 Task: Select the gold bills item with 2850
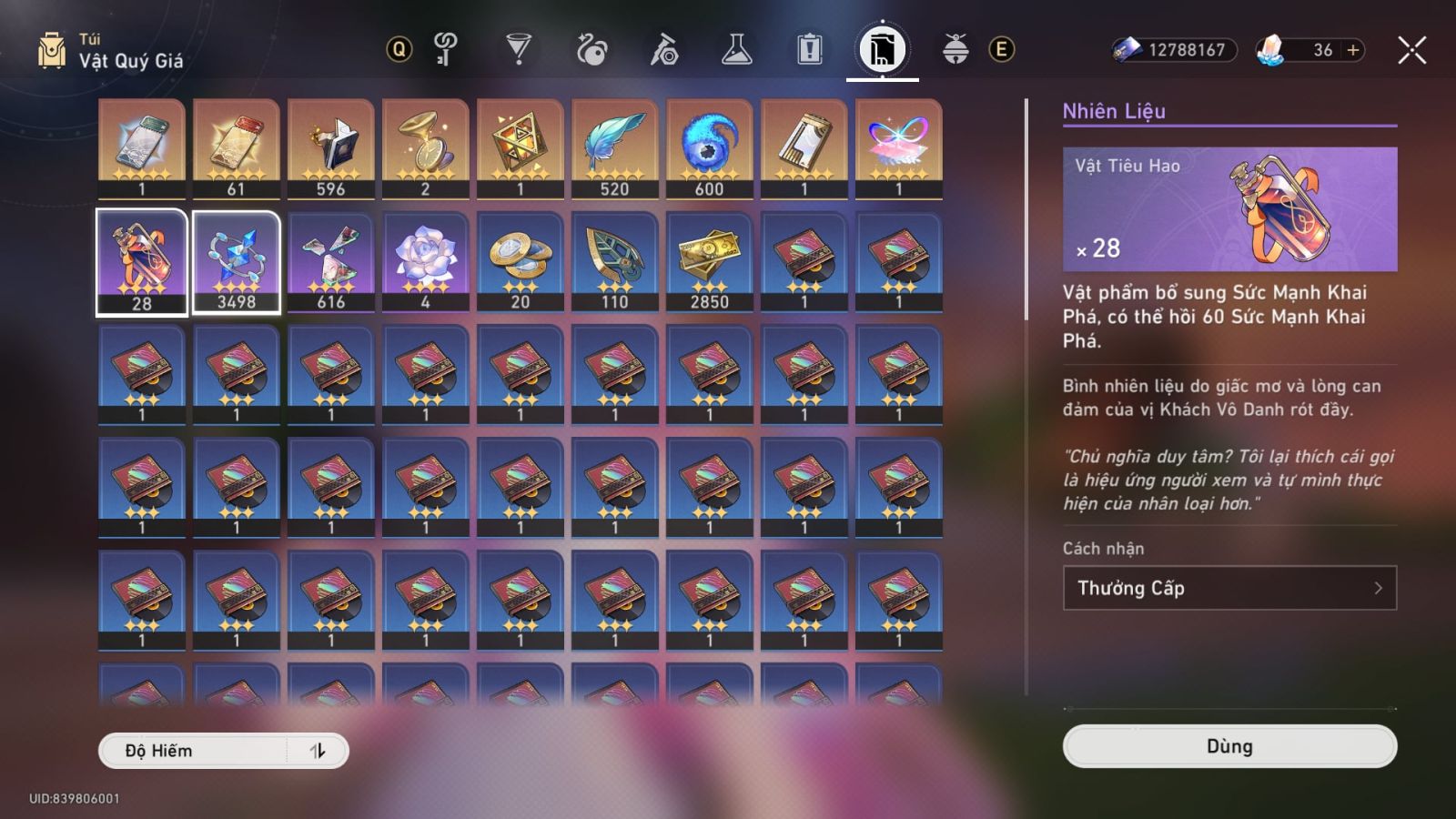710,262
